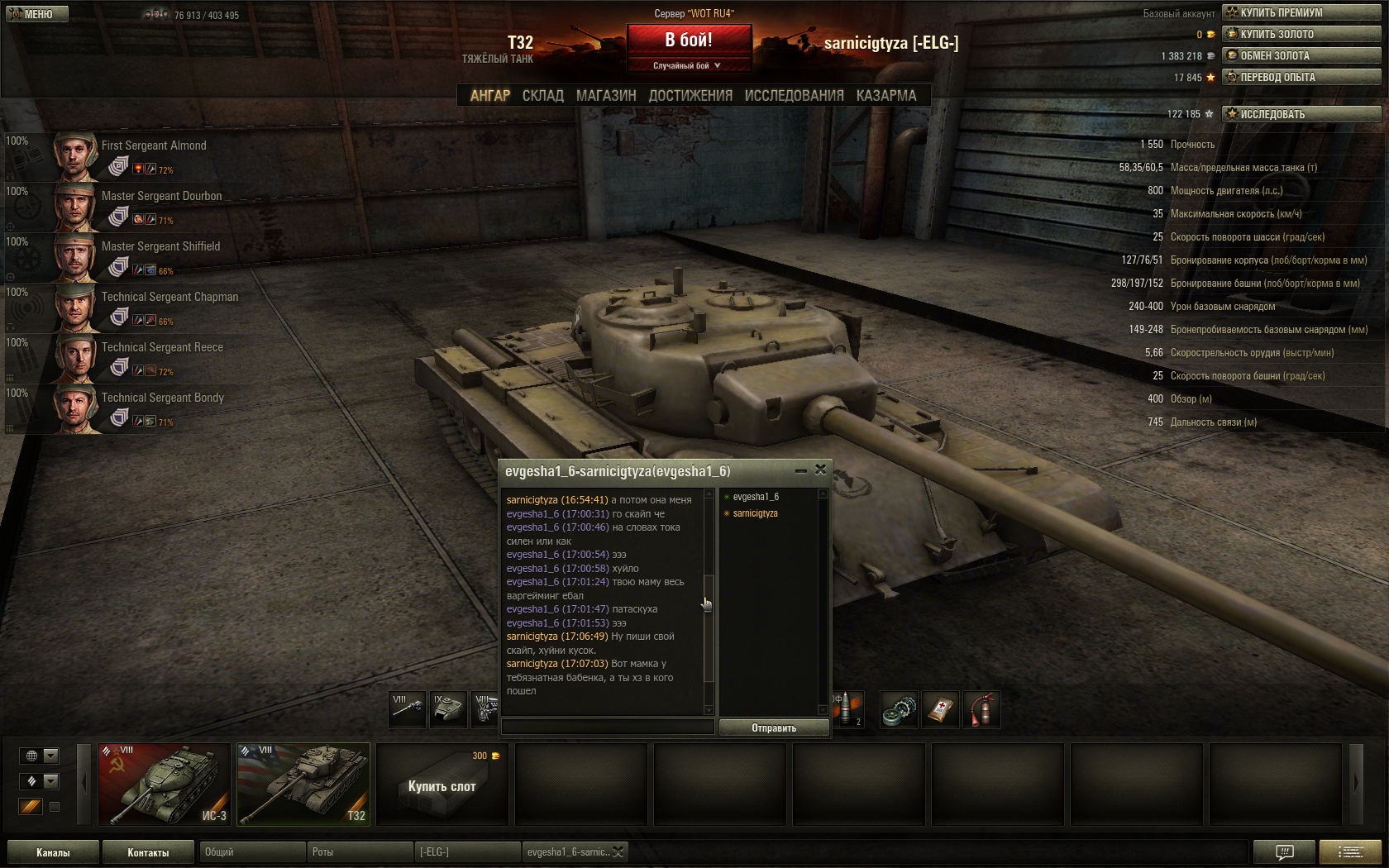Switch to the СКЛАД tab
Image resolution: width=1389 pixels, height=868 pixels.
click(542, 96)
